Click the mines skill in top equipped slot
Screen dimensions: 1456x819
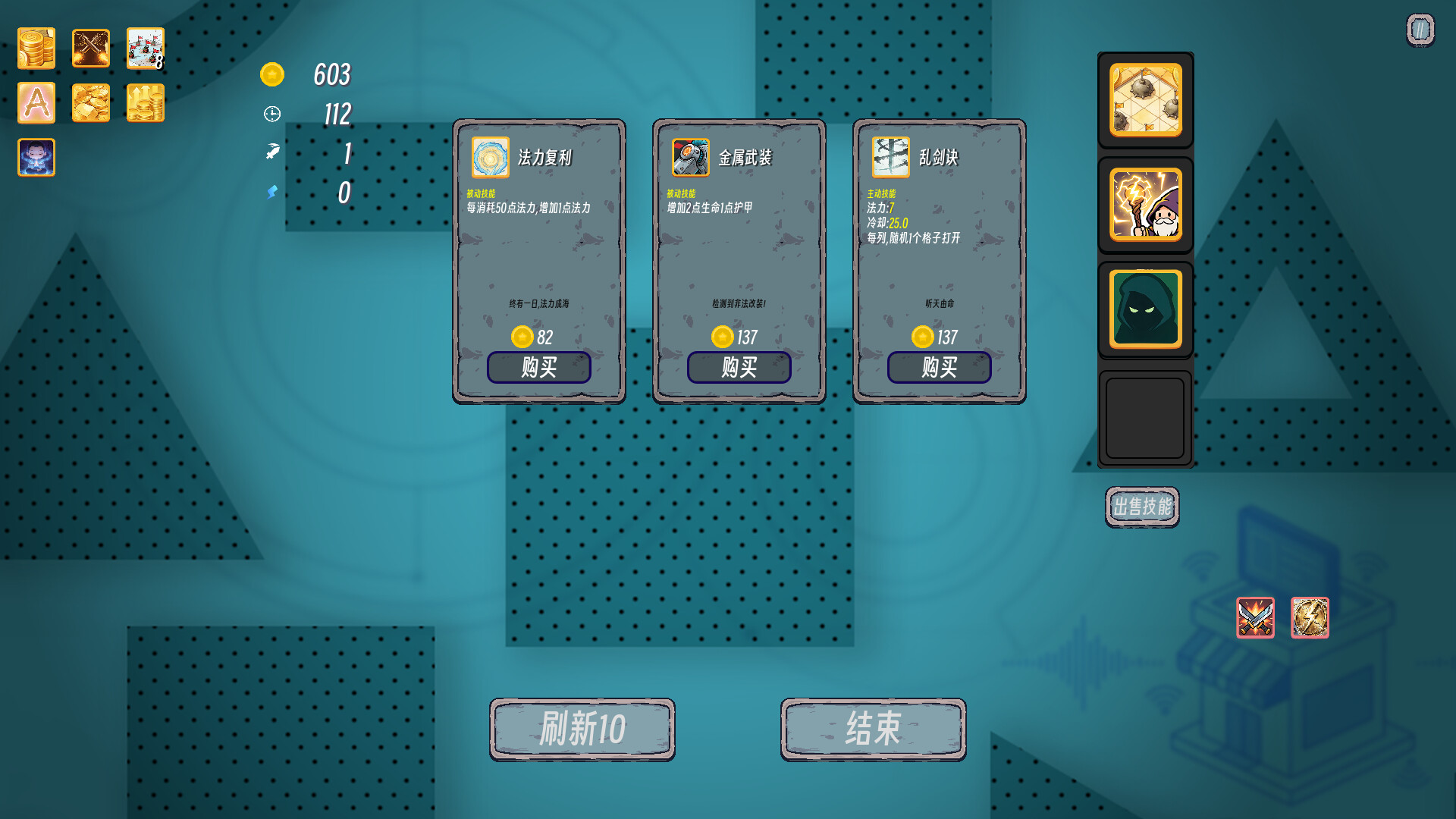pos(1145,101)
